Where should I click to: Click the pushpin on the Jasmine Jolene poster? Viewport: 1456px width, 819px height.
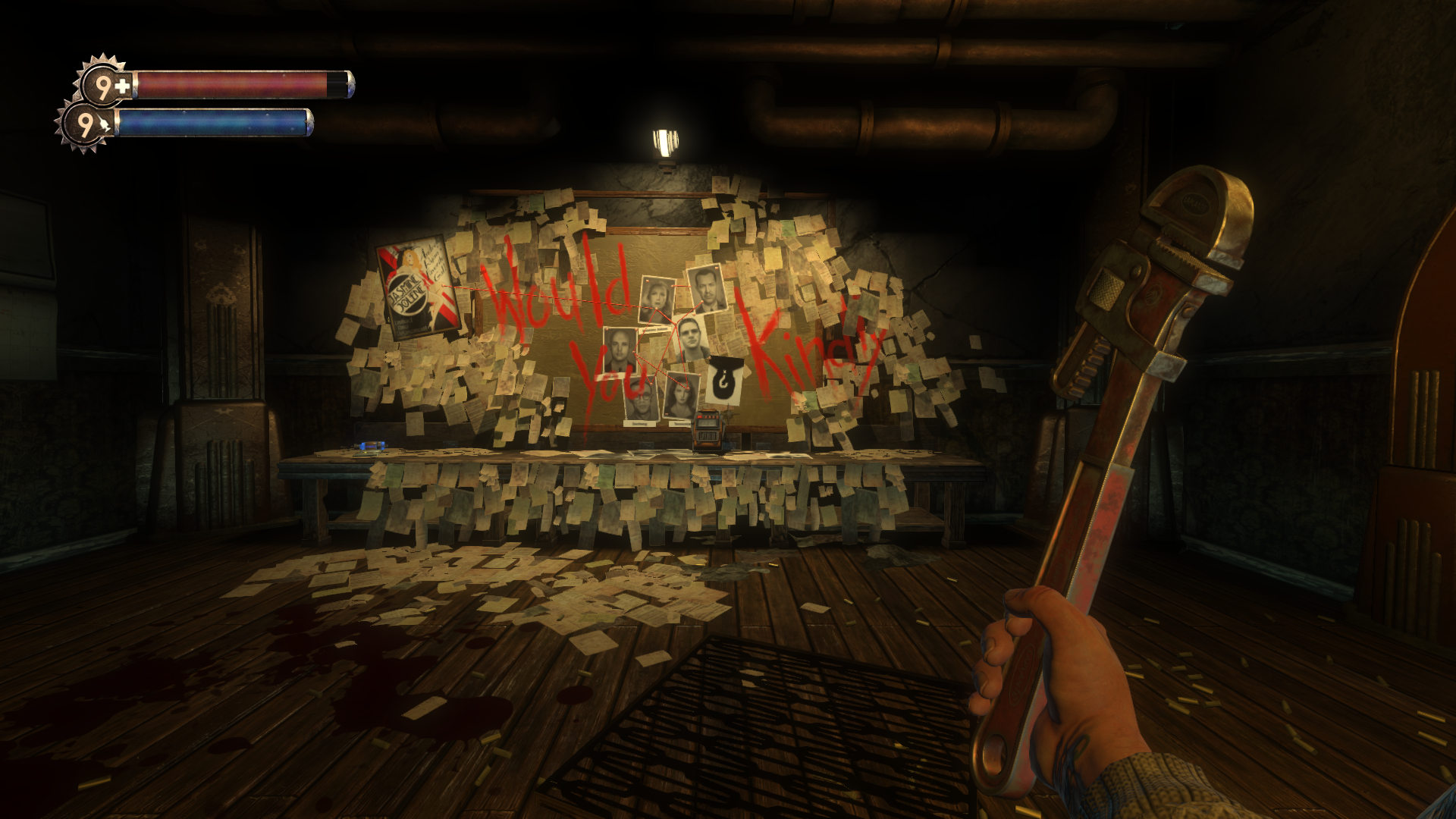[443, 285]
